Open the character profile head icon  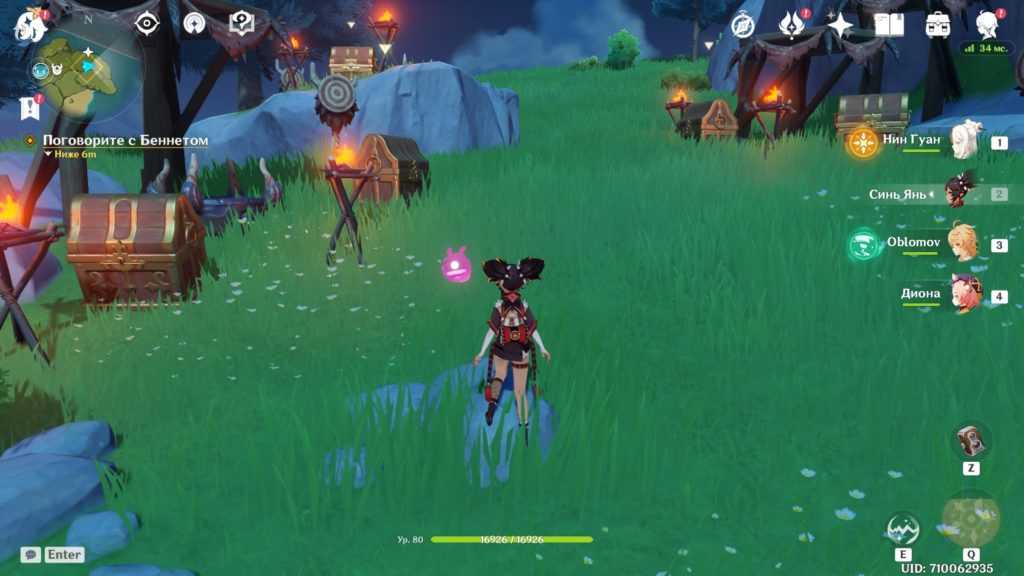coord(988,24)
